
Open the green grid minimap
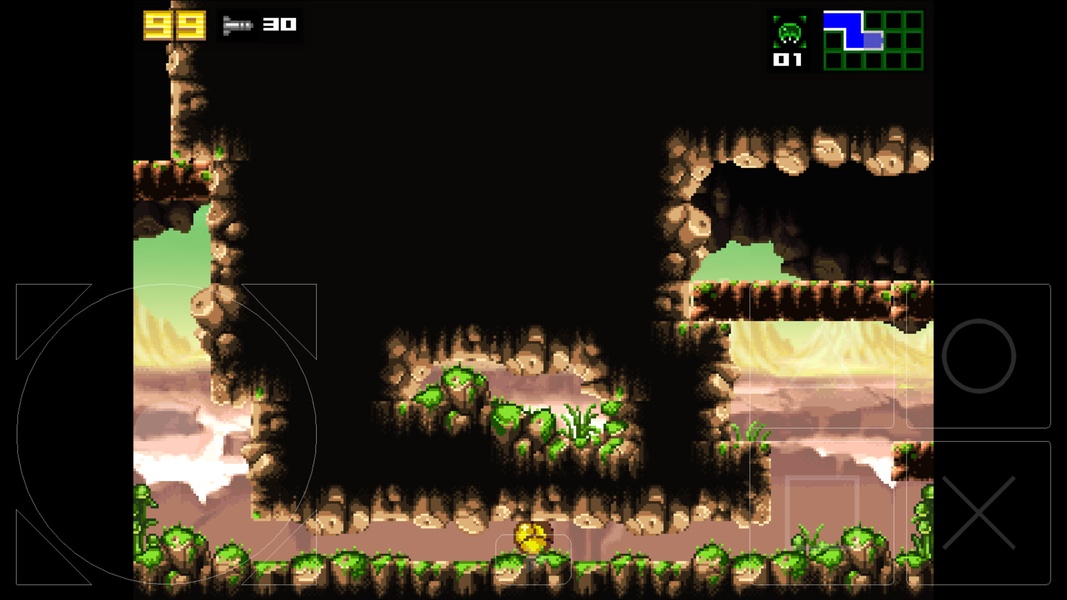tap(873, 40)
